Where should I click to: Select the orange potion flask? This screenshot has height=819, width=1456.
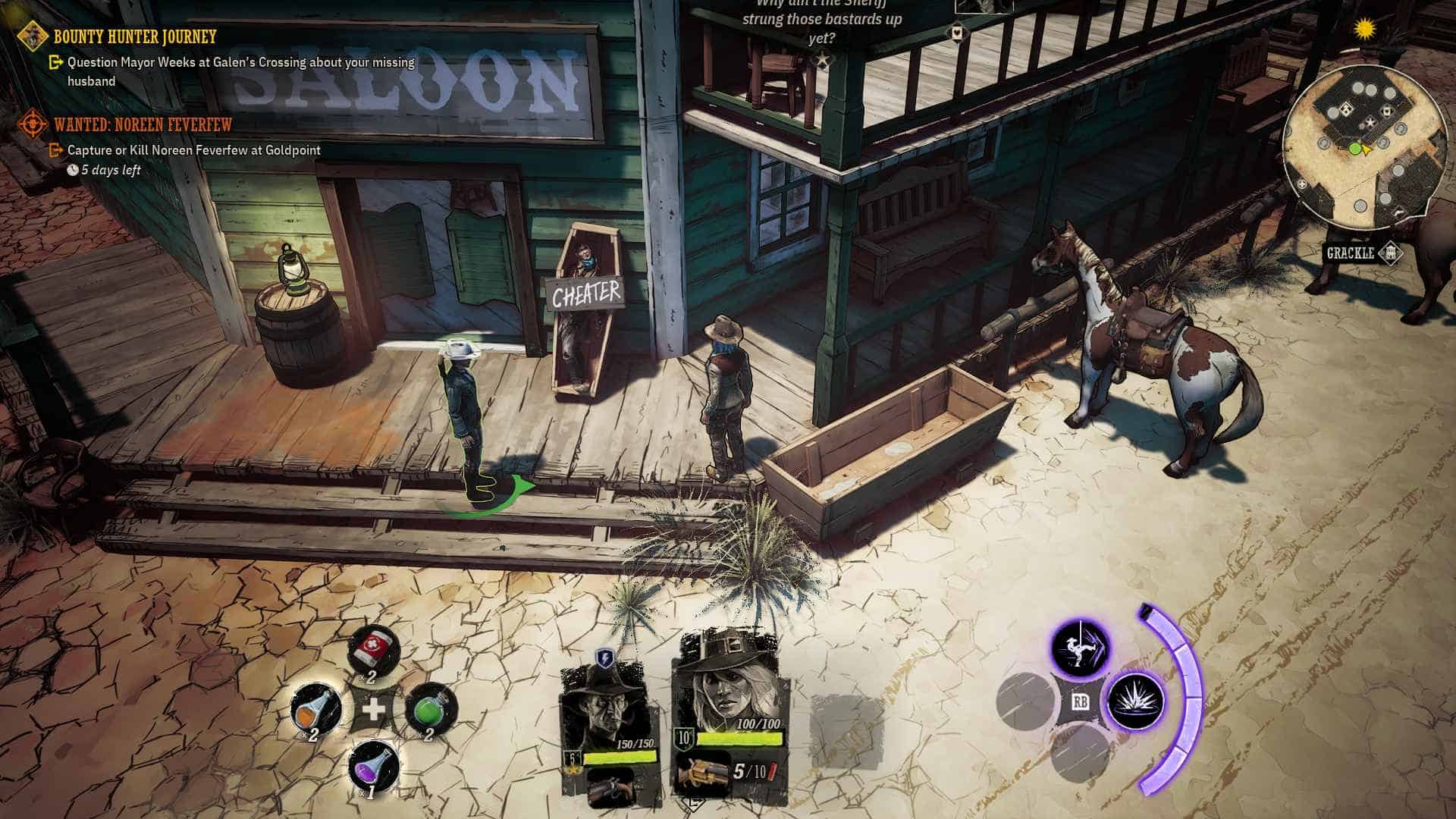(x=315, y=711)
